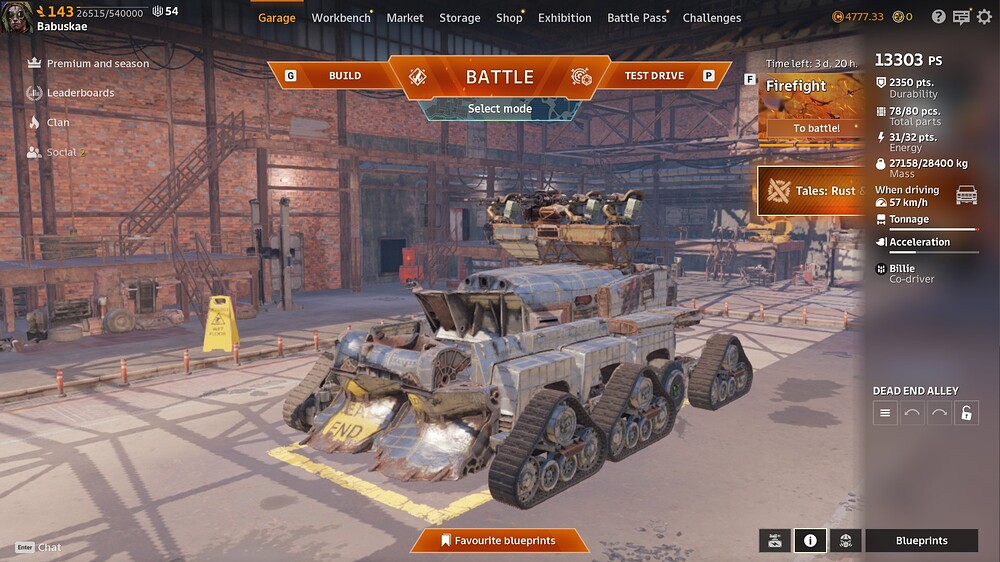Open Premium and season menu
This screenshot has width=1000, height=562.
(97, 64)
